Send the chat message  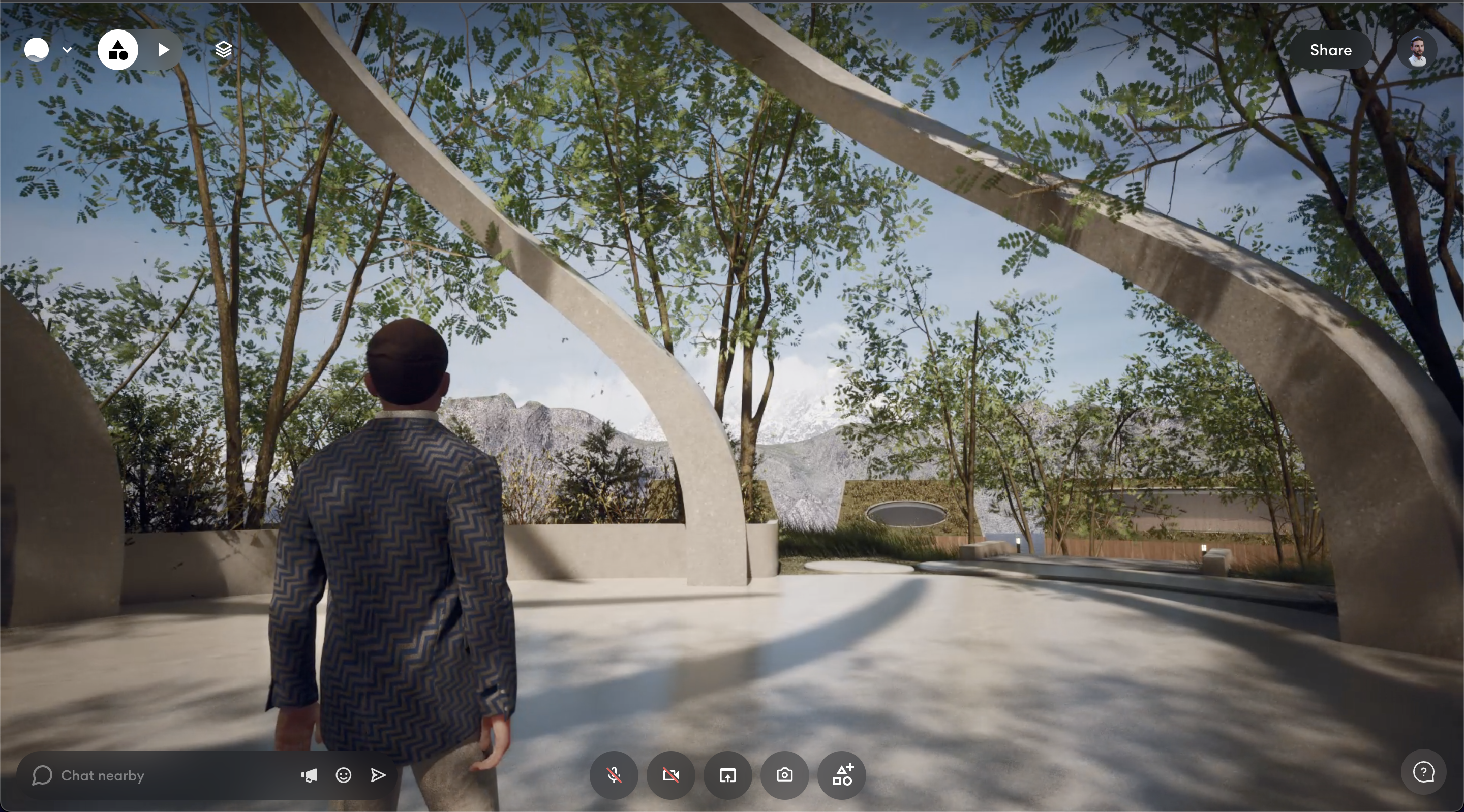[x=378, y=775]
